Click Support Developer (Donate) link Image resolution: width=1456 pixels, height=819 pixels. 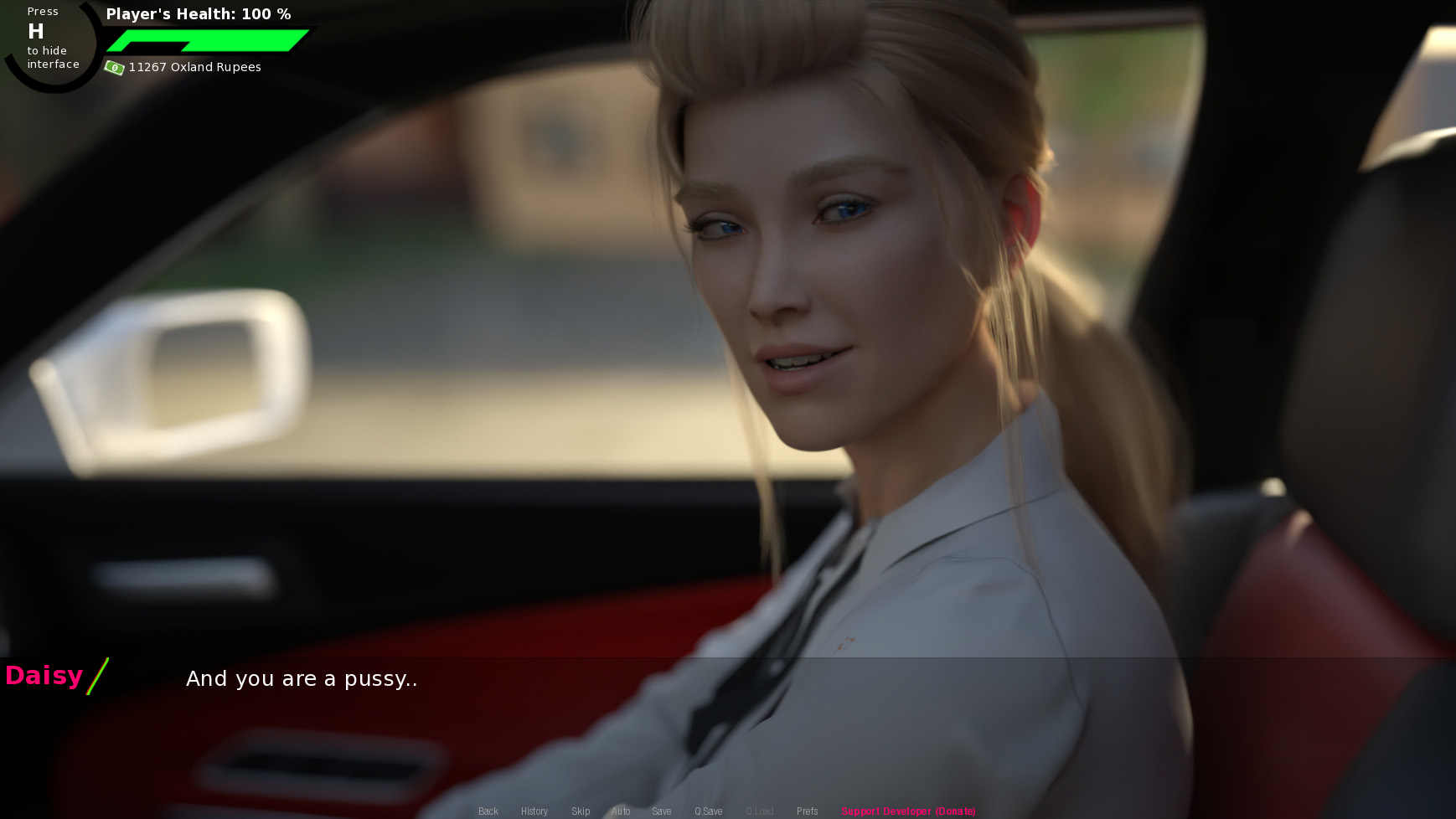908,811
